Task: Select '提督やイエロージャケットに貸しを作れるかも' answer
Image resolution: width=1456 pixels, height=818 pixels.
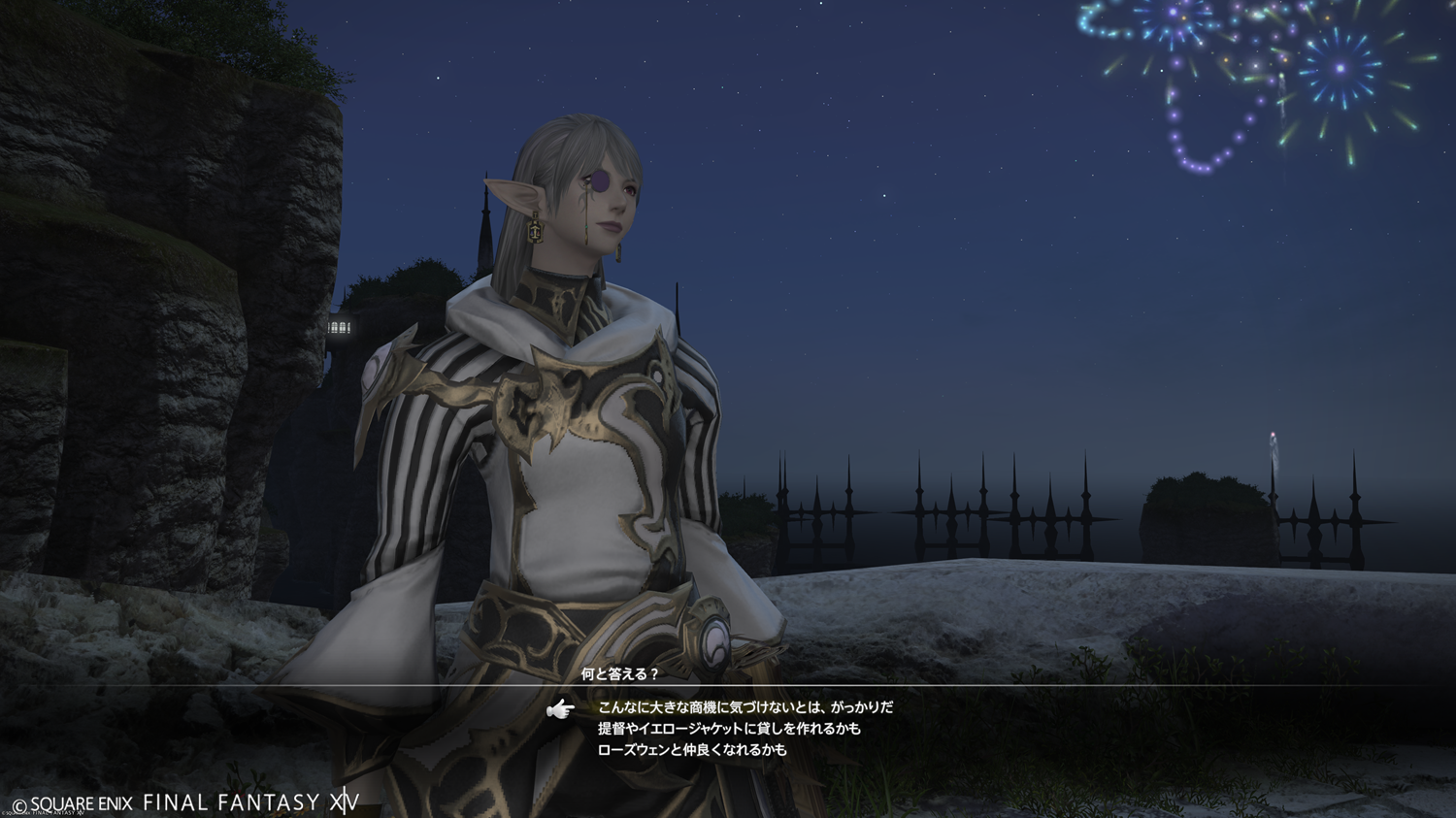Action: coord(729,729)
